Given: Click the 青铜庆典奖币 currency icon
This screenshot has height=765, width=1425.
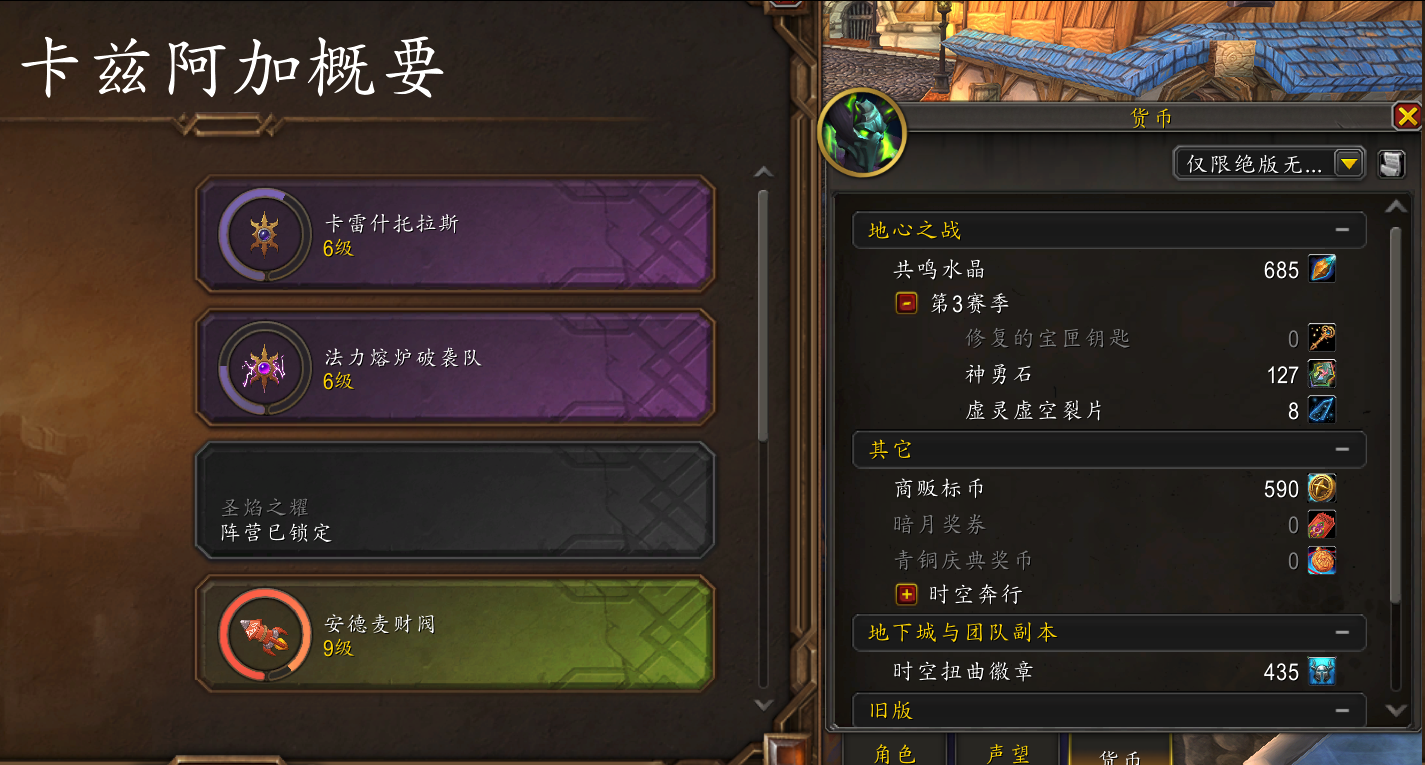Looking at the screenshot, I should pyautogui.click(x=1322, y=560).
